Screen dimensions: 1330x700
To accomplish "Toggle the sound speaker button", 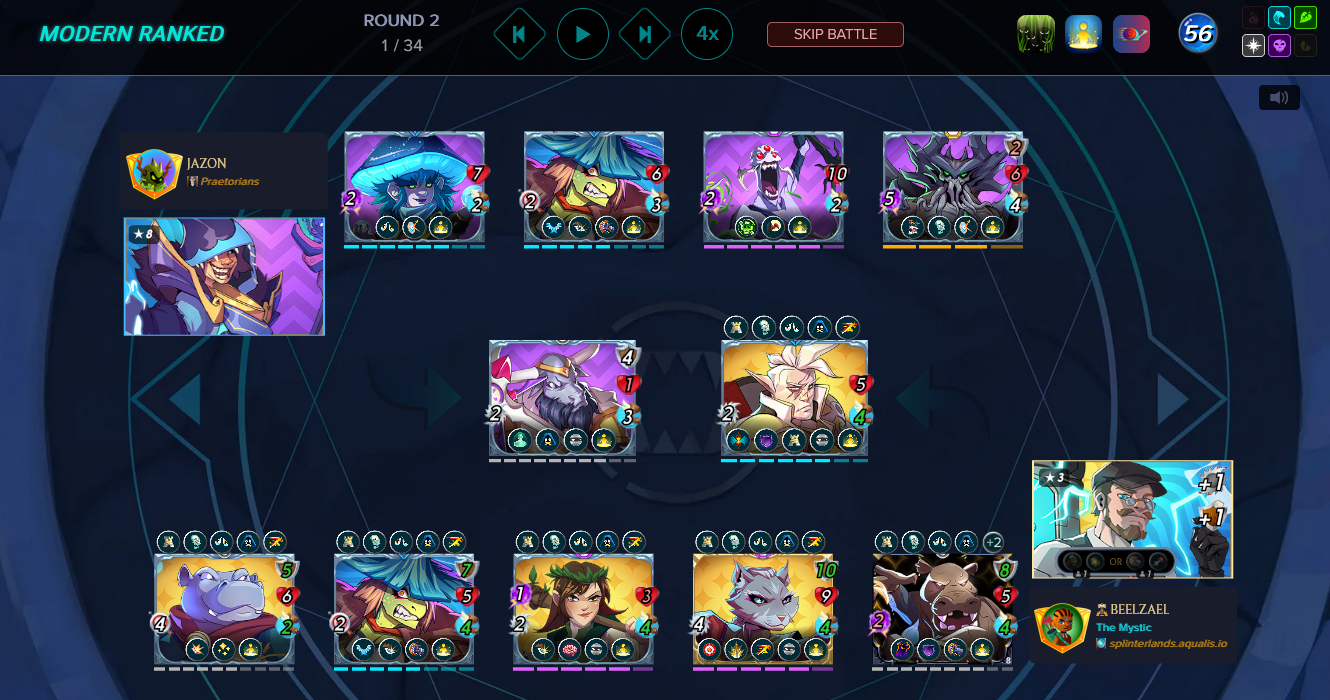I will point(1279,98).
